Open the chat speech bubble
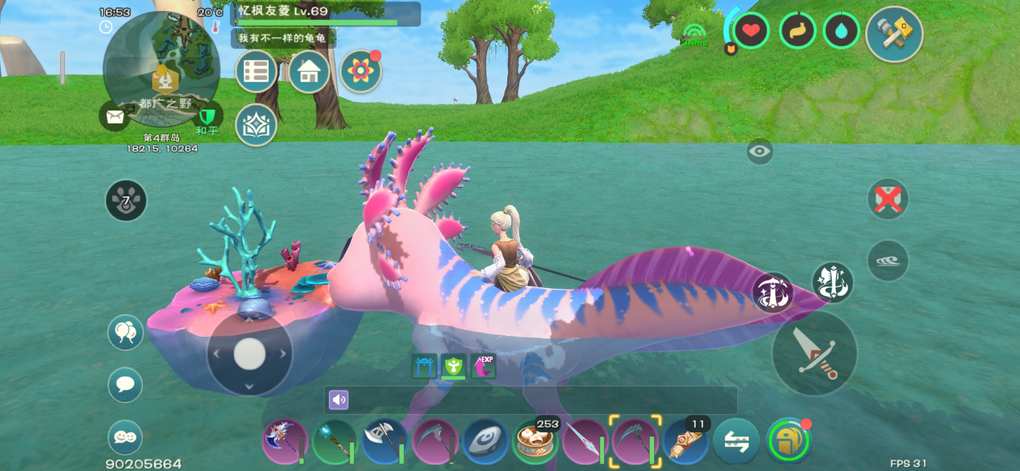This screenshot has height=471, width=1020. coord(125,384)
